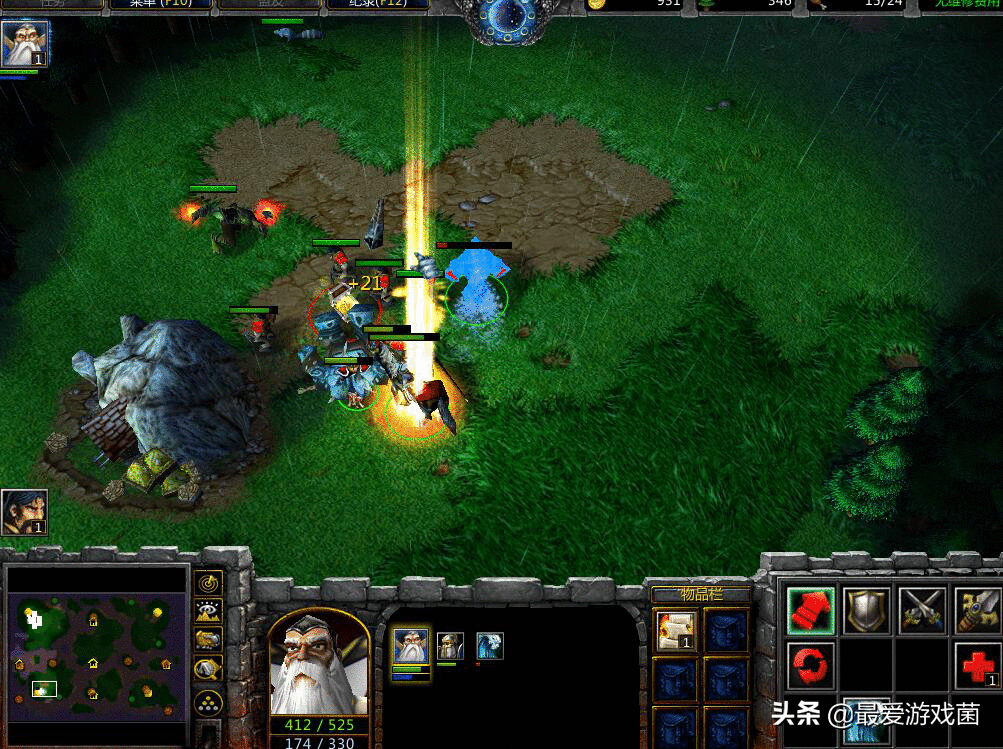Activate the red boot Move command
This screenshot has height=749, width=1003.
pos(810,609)
